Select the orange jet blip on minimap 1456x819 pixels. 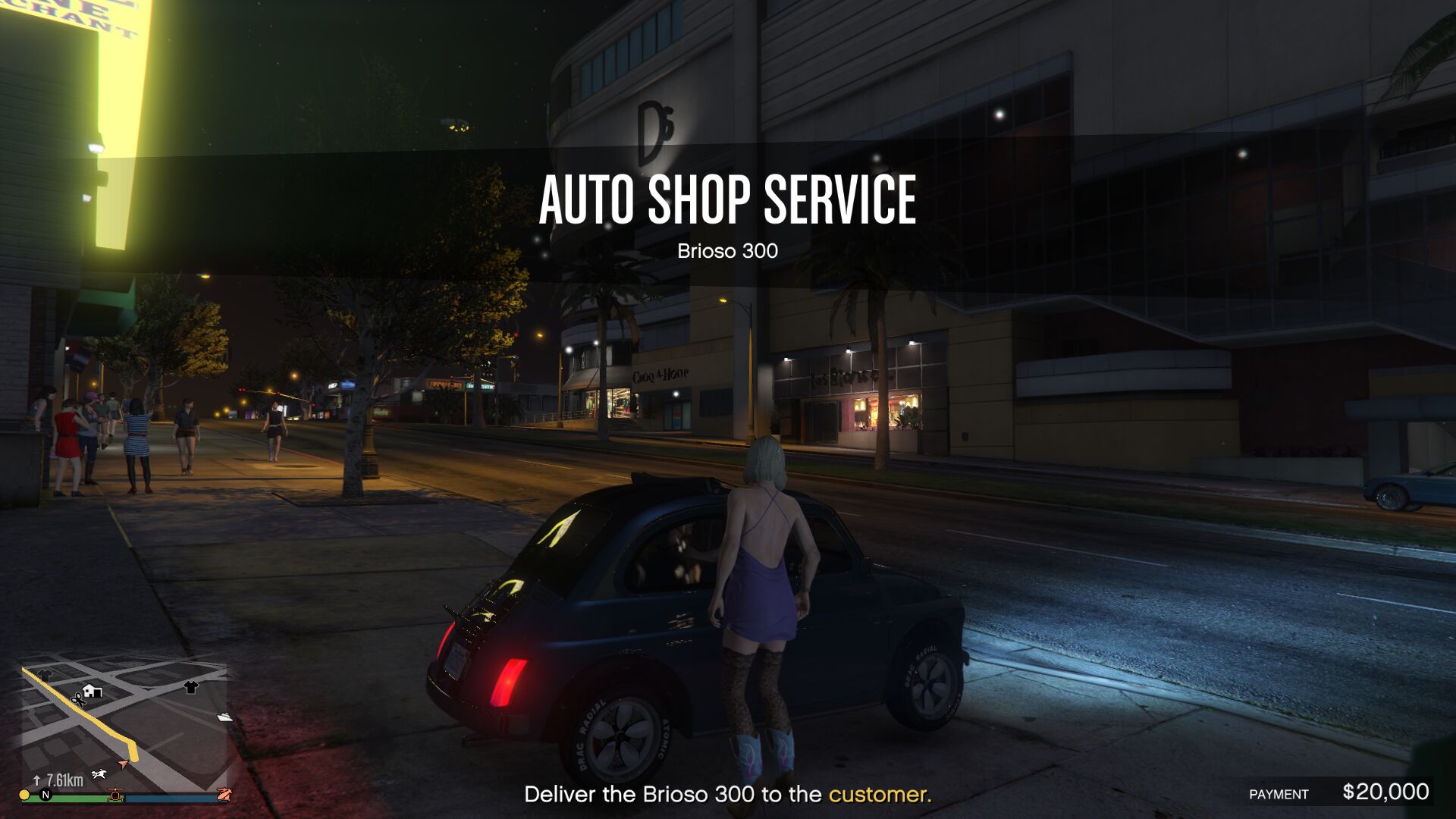(x=224, y=794)
